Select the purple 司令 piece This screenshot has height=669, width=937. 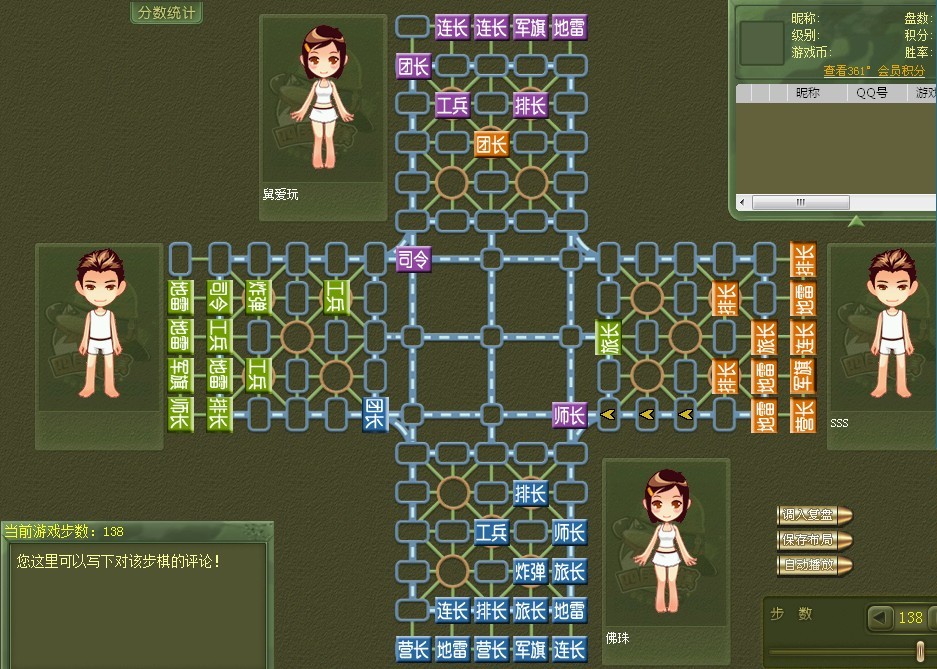point(412,259)
